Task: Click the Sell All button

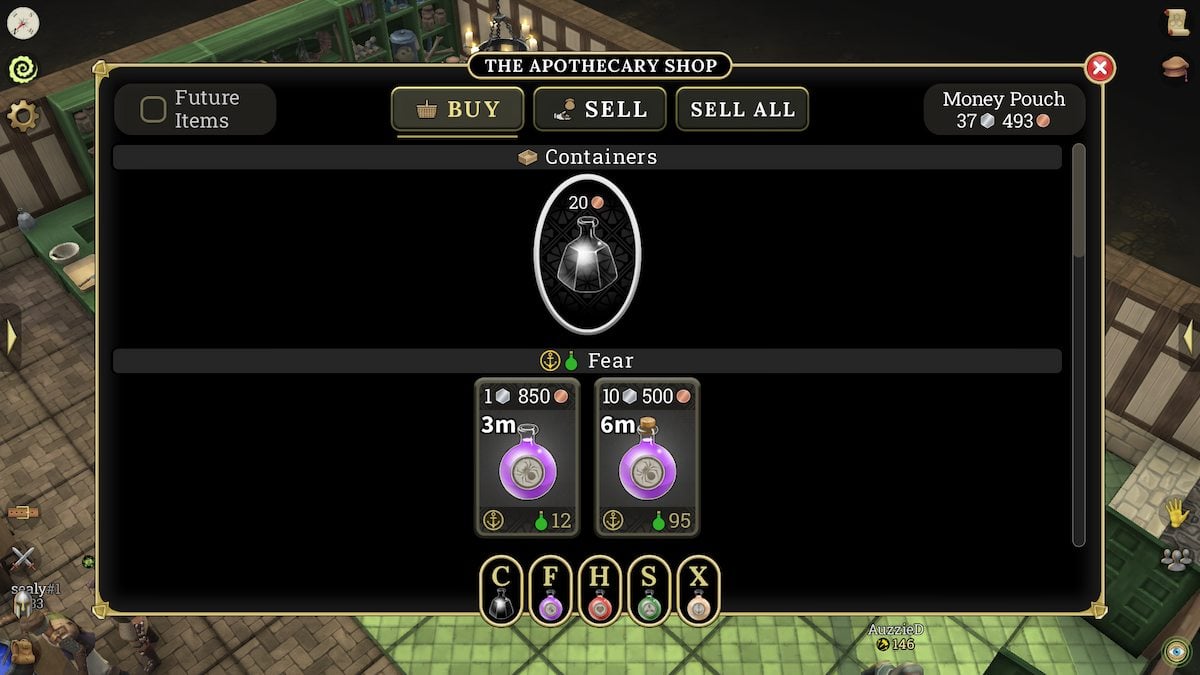Action: point(742,109)
